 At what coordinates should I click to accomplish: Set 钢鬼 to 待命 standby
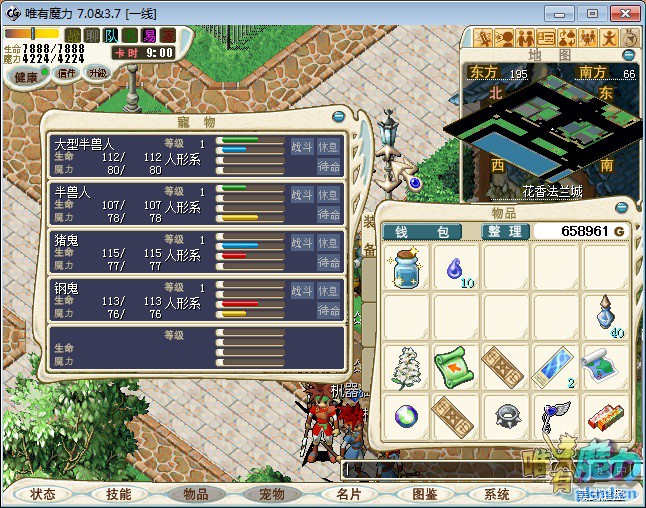(329, 310)
